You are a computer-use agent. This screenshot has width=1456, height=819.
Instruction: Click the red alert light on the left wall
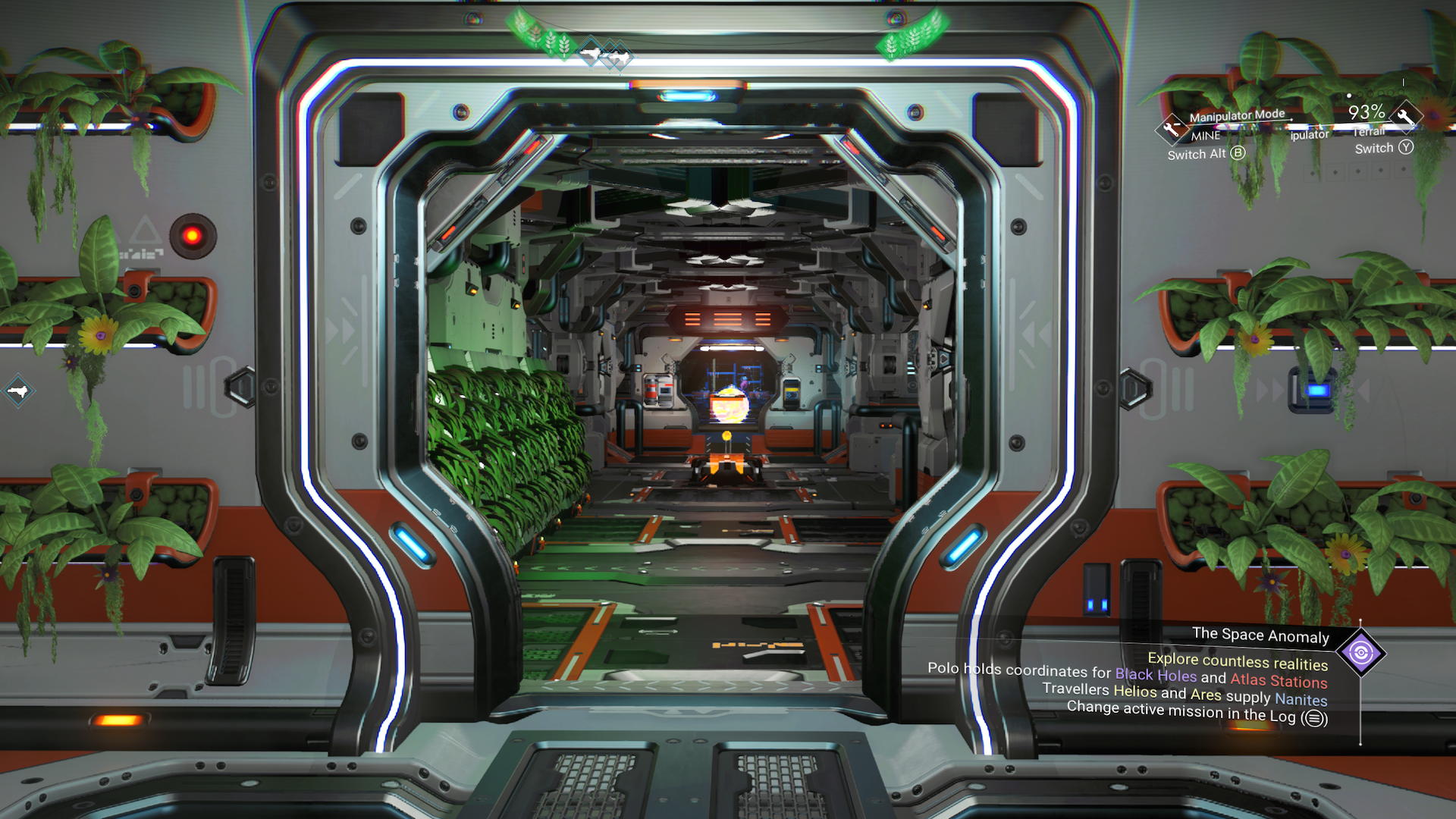(x=192, y=237)
